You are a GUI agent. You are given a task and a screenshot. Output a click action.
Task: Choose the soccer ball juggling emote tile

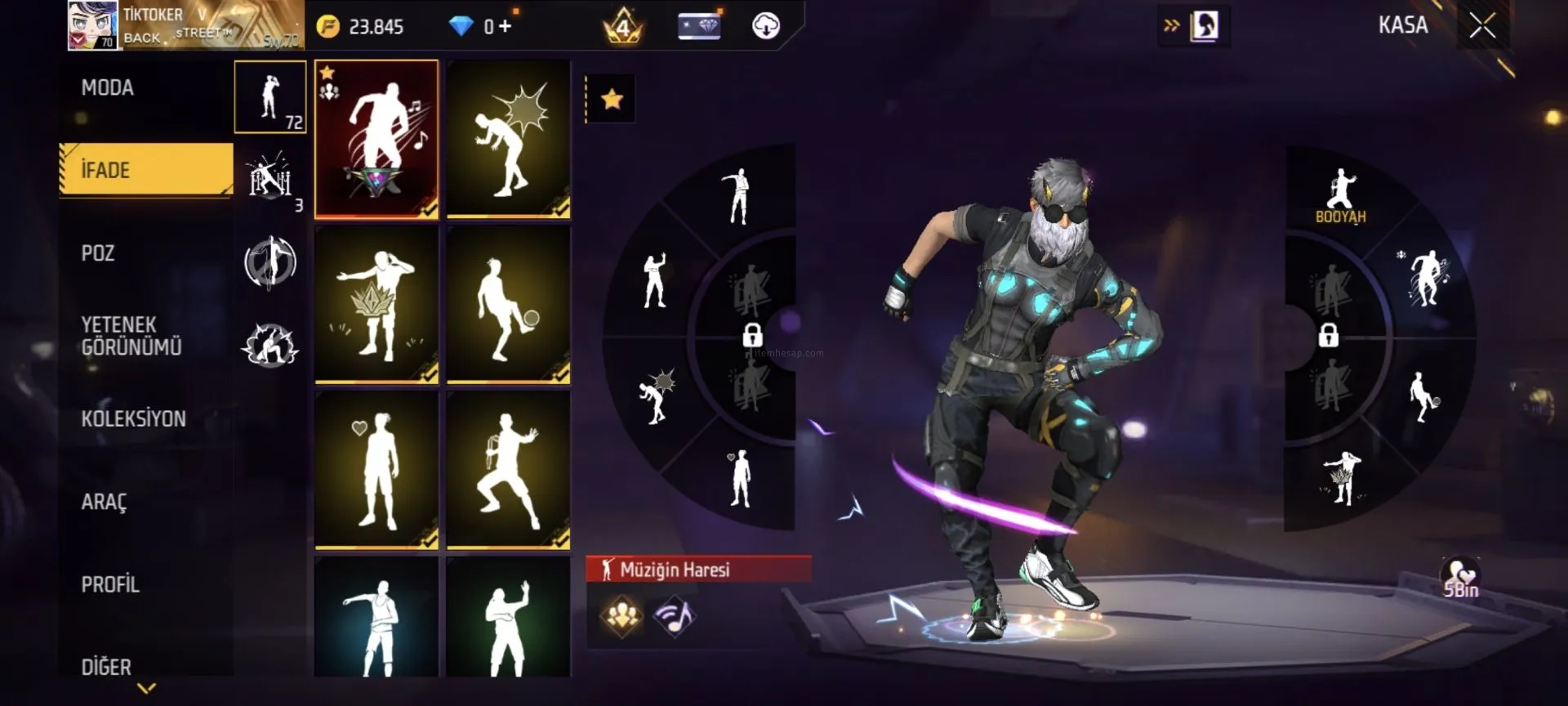click(508, 305)
